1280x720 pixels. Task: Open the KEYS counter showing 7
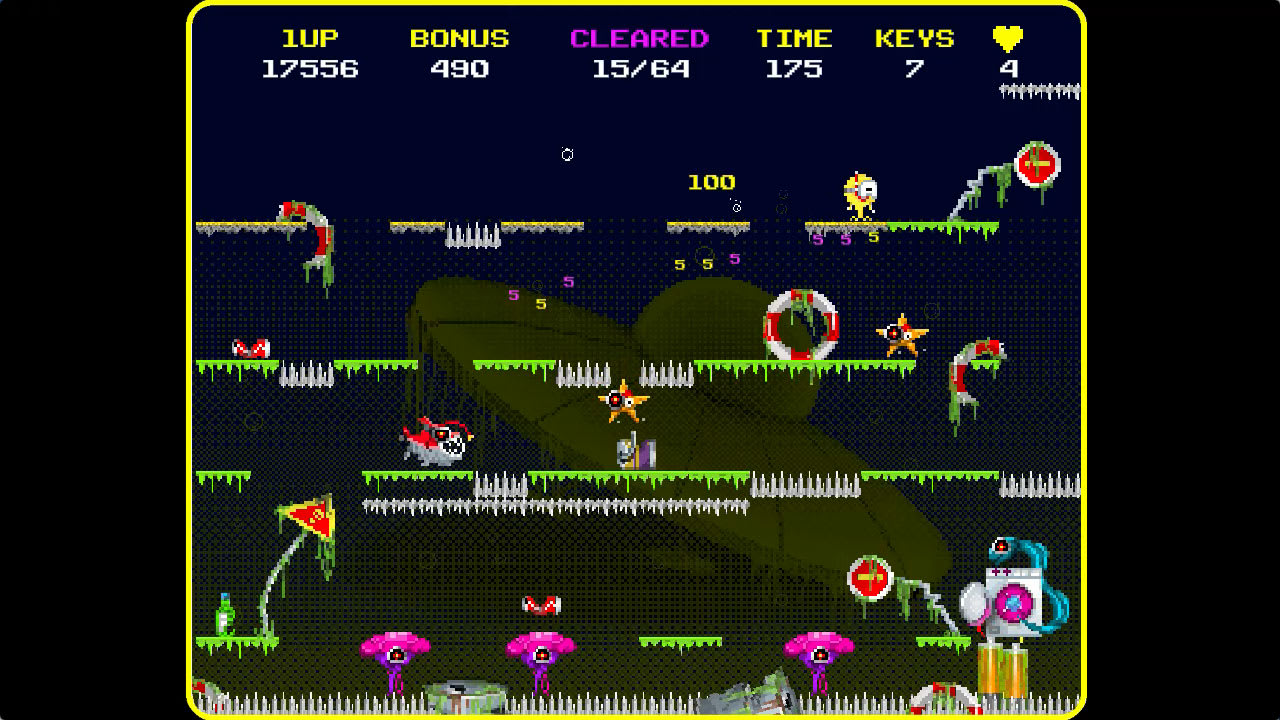coord(915,53)
